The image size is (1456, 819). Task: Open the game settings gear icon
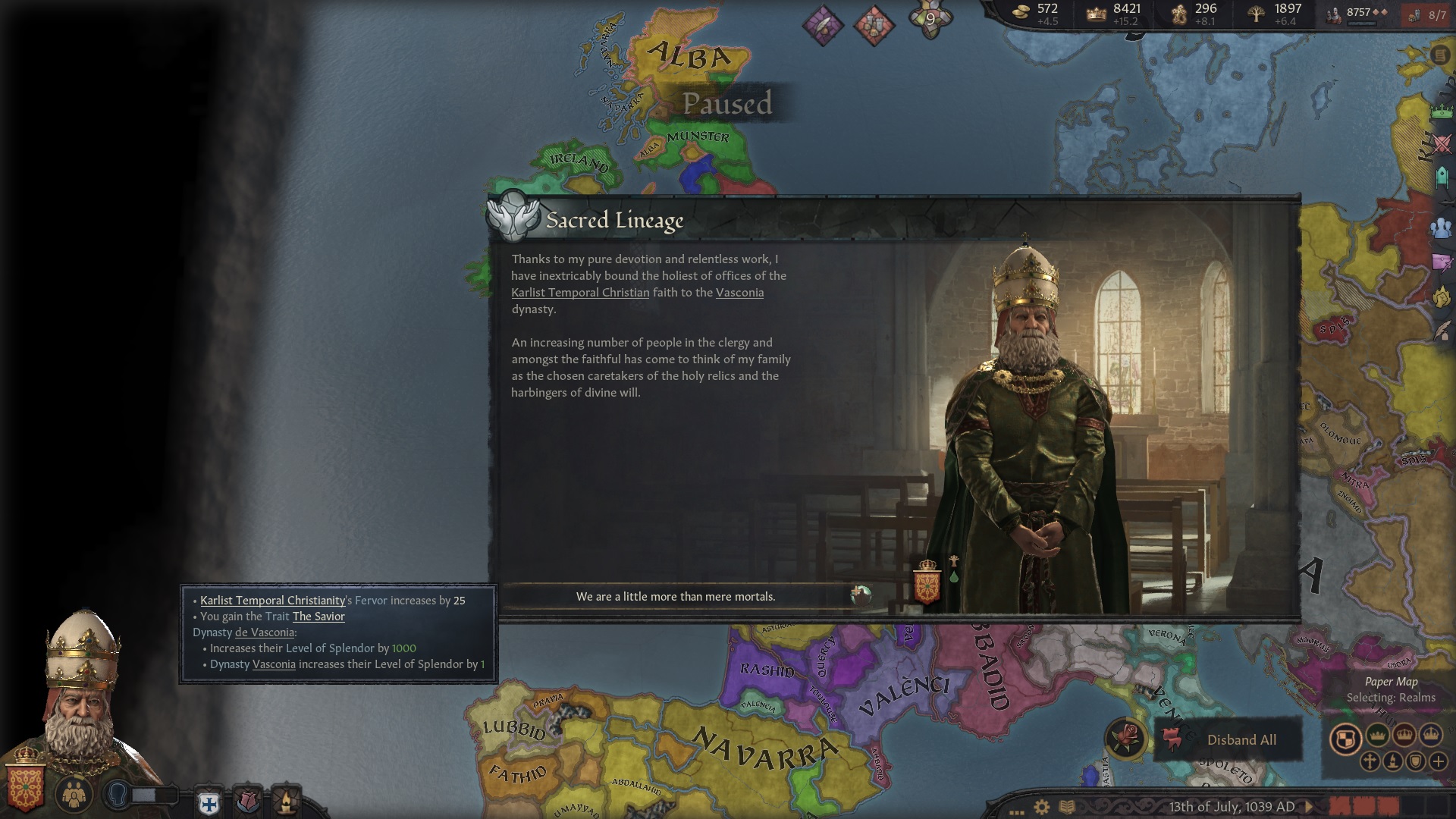tap(1041, 806)
